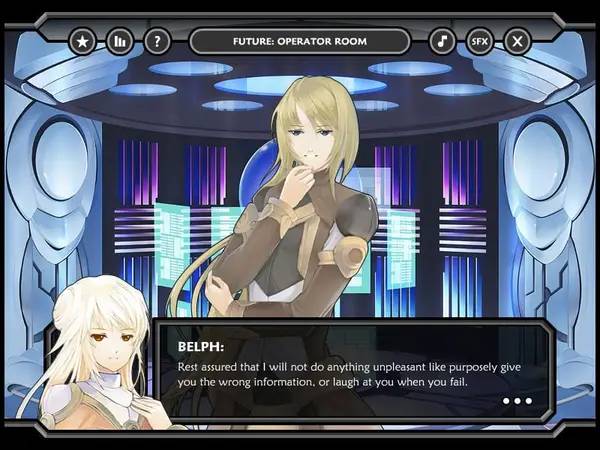Close the game with the X button
The image size is (600, 450).
tap(517, 41)
